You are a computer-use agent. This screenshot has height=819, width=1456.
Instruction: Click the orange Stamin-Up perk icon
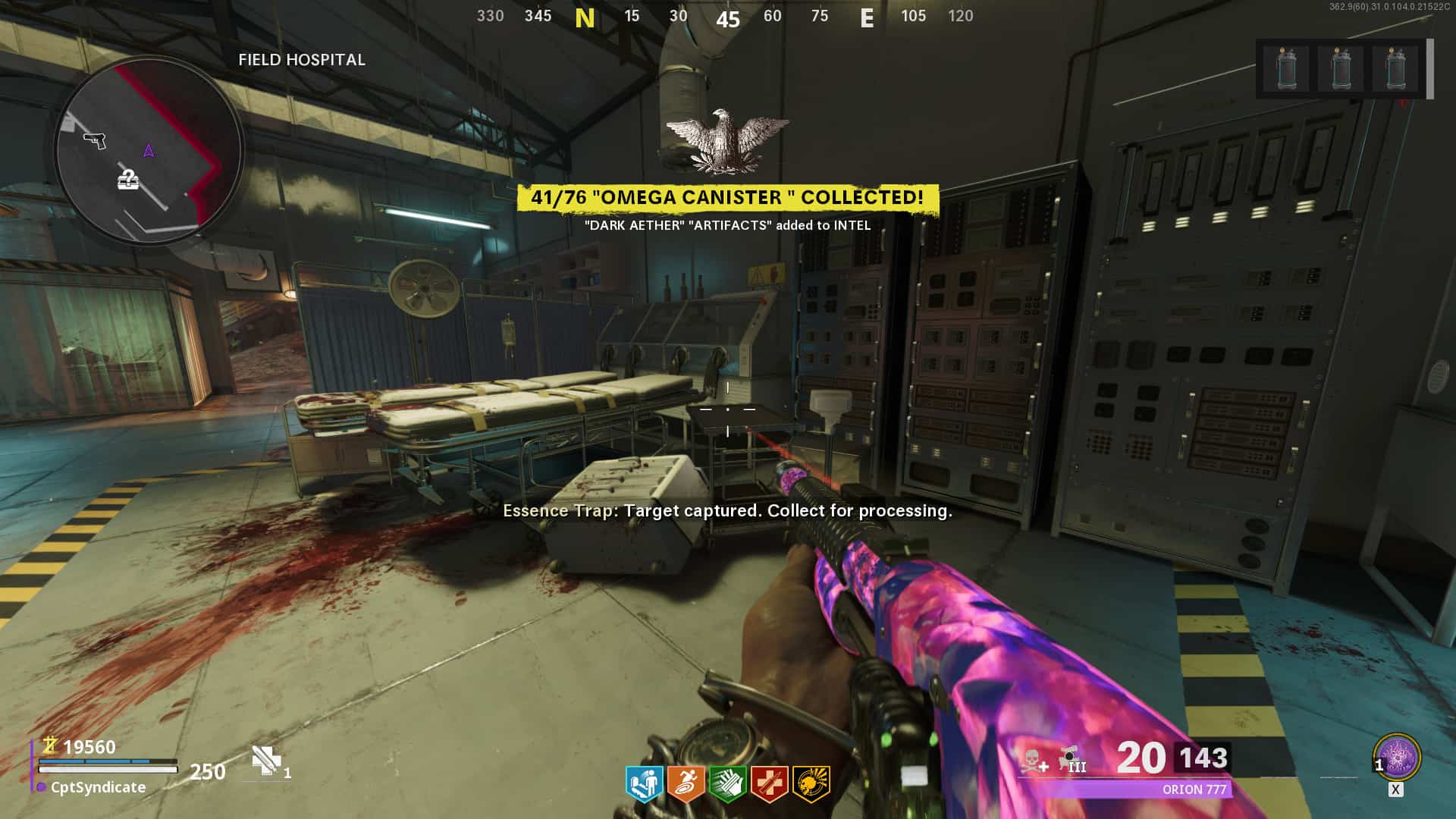pyautogui.click(x=686, y=784)
